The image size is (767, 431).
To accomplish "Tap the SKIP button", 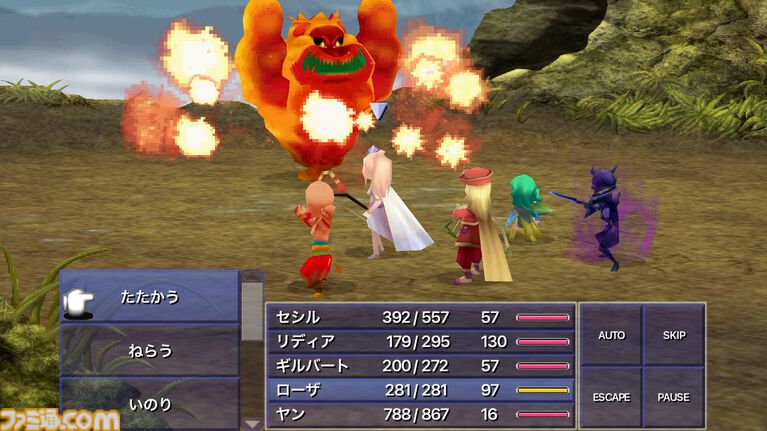I will pyautogui.click(x=673, y=335).
